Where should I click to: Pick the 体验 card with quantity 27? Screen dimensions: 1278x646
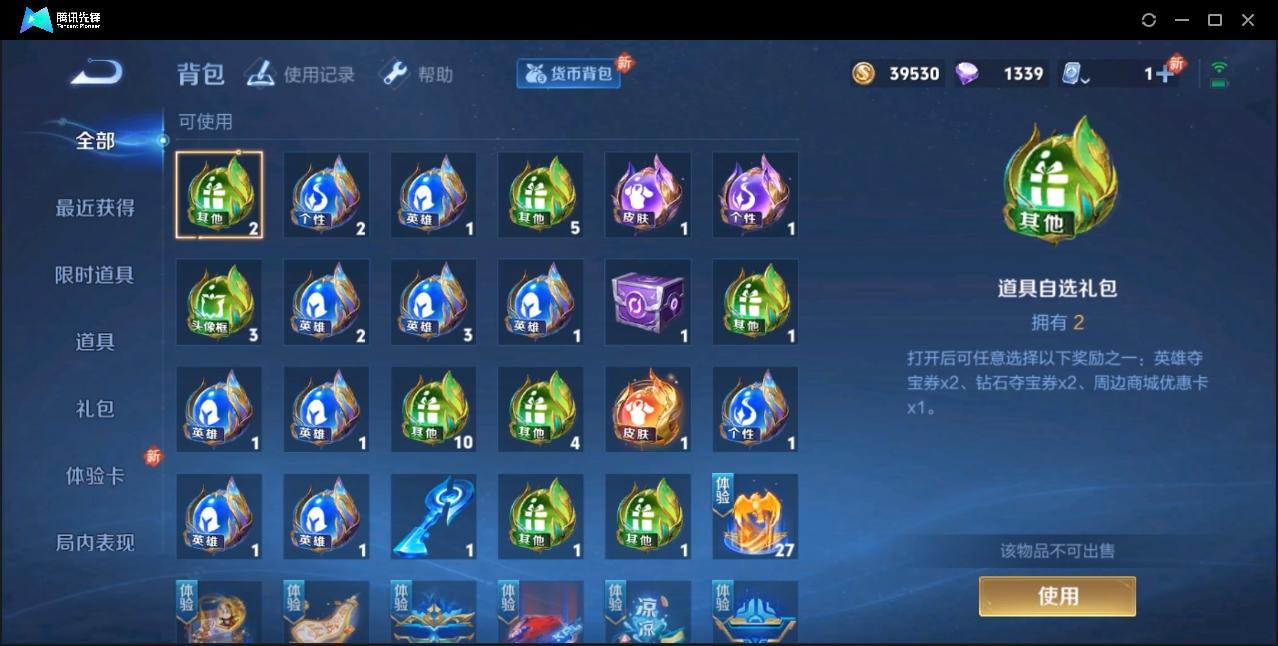[755, 516]
